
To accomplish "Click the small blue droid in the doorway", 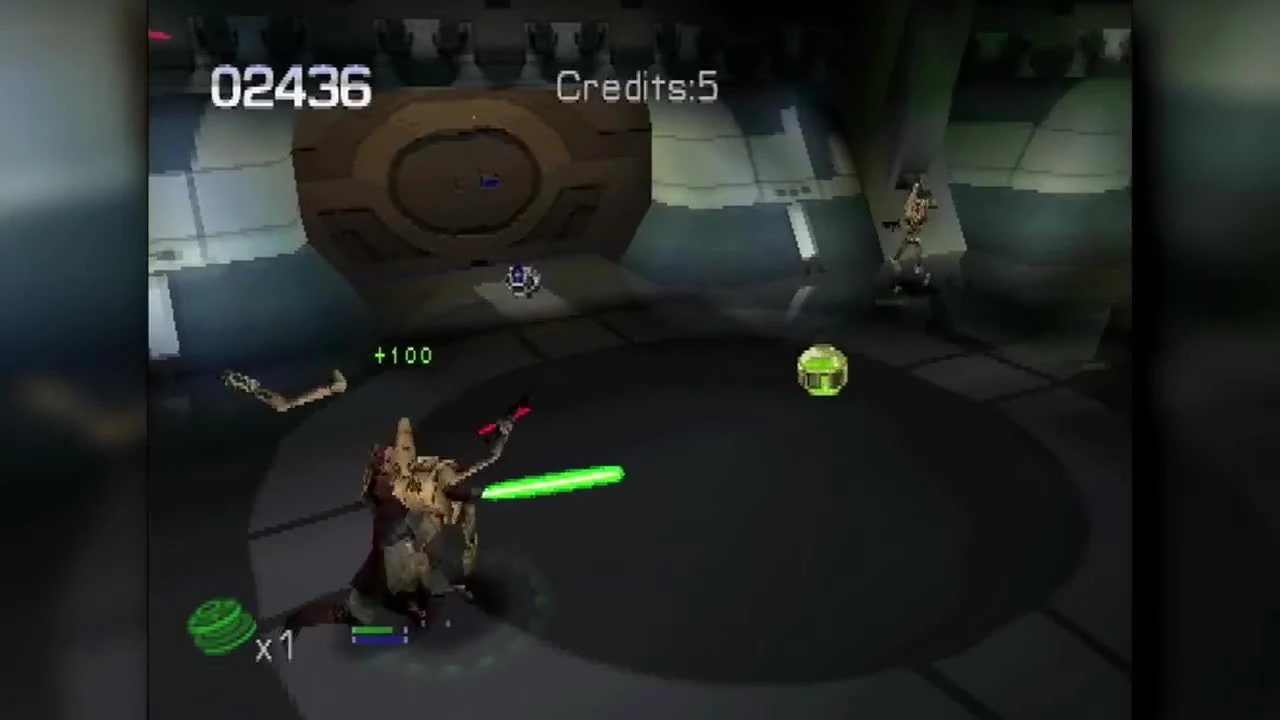I will [522, 278].
